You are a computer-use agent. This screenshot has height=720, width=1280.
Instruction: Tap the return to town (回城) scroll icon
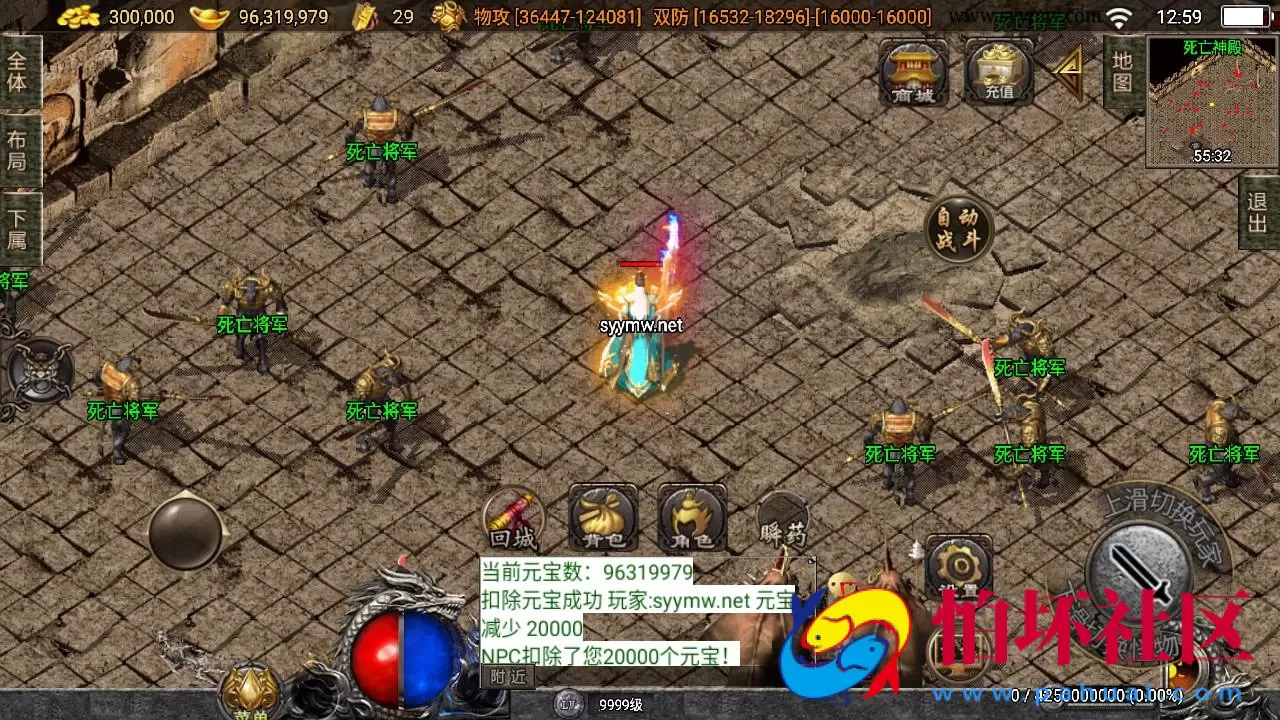point(512,519)
